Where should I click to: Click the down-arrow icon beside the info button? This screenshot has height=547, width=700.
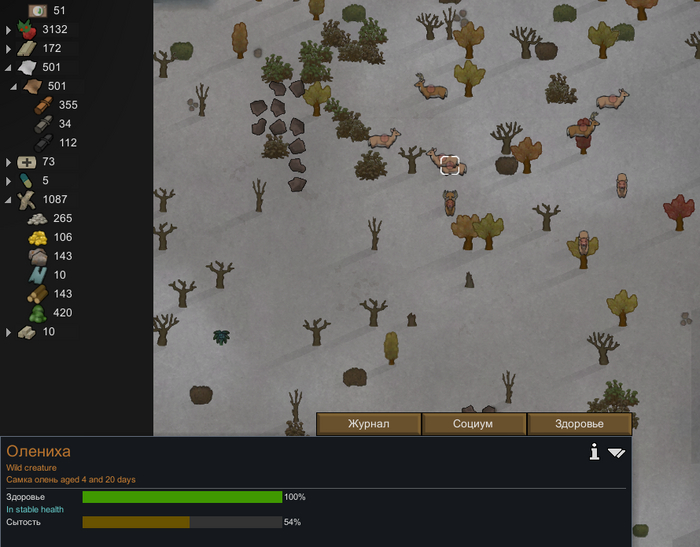616,453
